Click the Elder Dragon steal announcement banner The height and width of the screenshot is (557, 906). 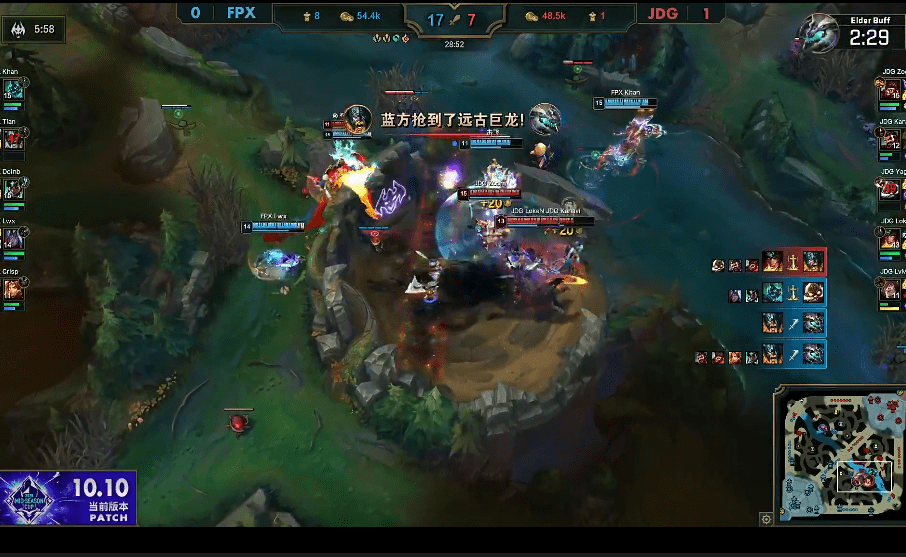[x=452, y=119]
